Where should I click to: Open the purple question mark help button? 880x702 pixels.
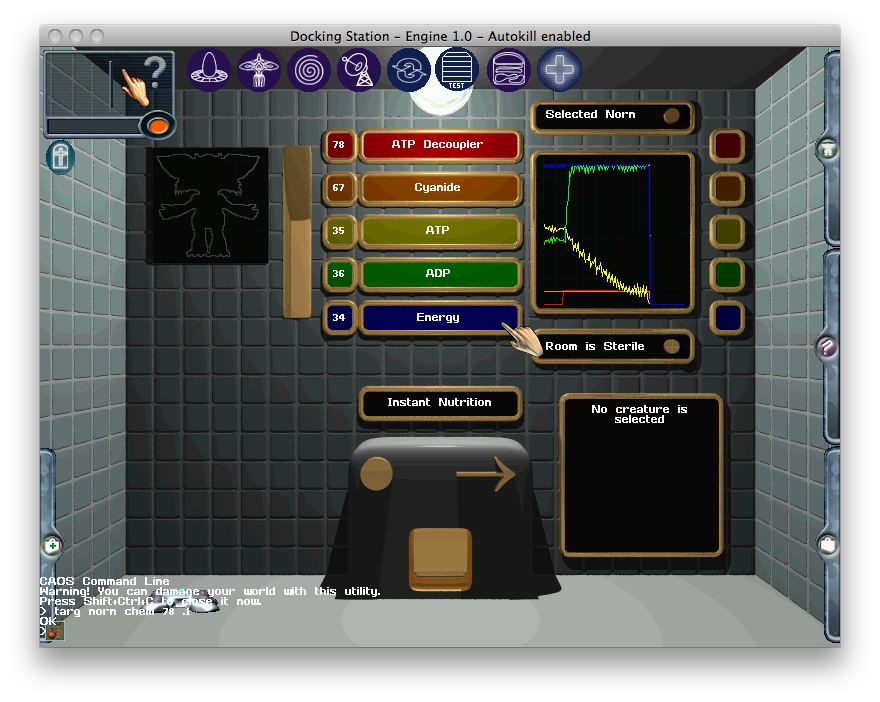tap(827, 347)
